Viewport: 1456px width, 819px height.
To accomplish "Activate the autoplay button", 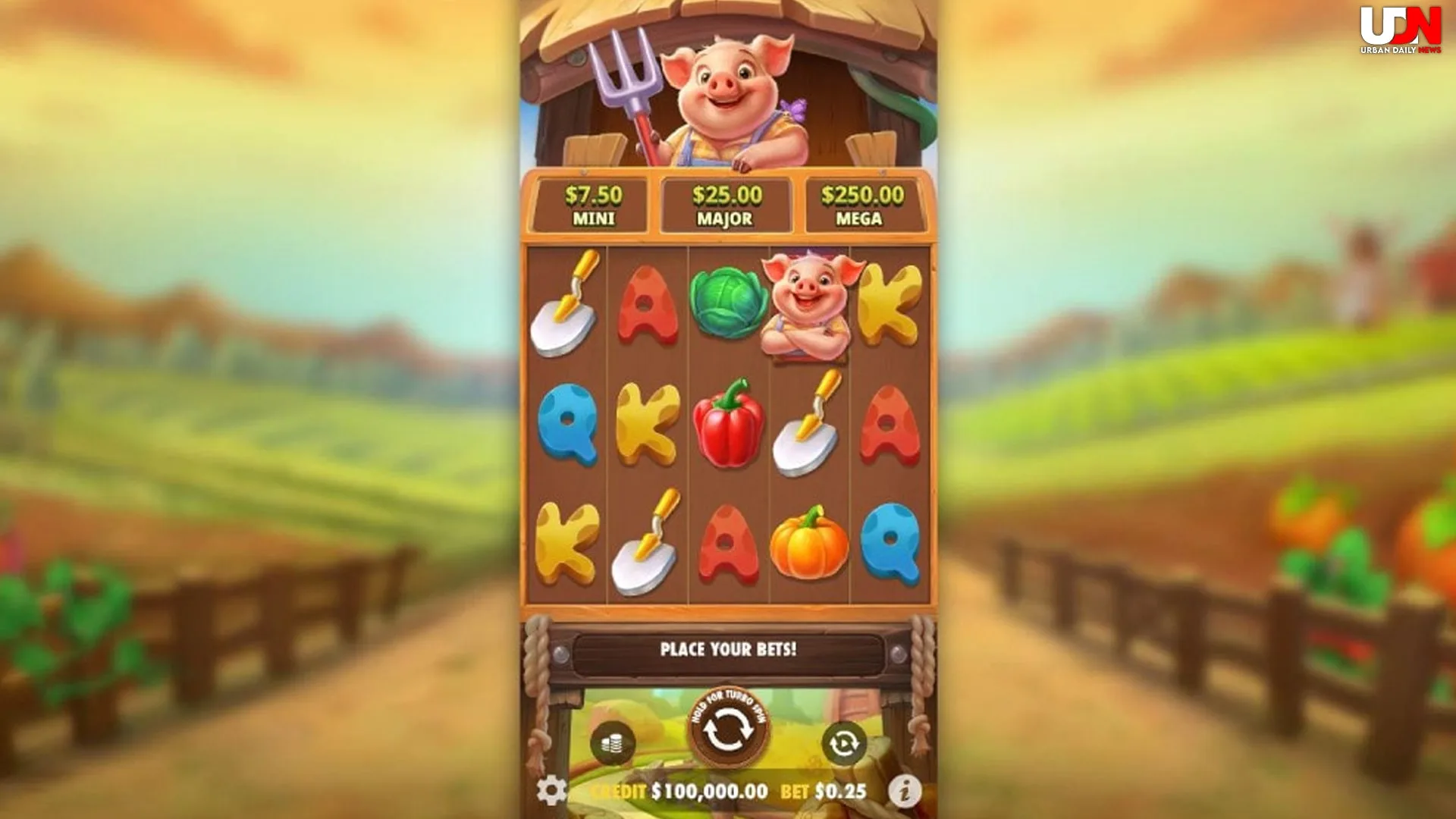I will click(843, 743).
